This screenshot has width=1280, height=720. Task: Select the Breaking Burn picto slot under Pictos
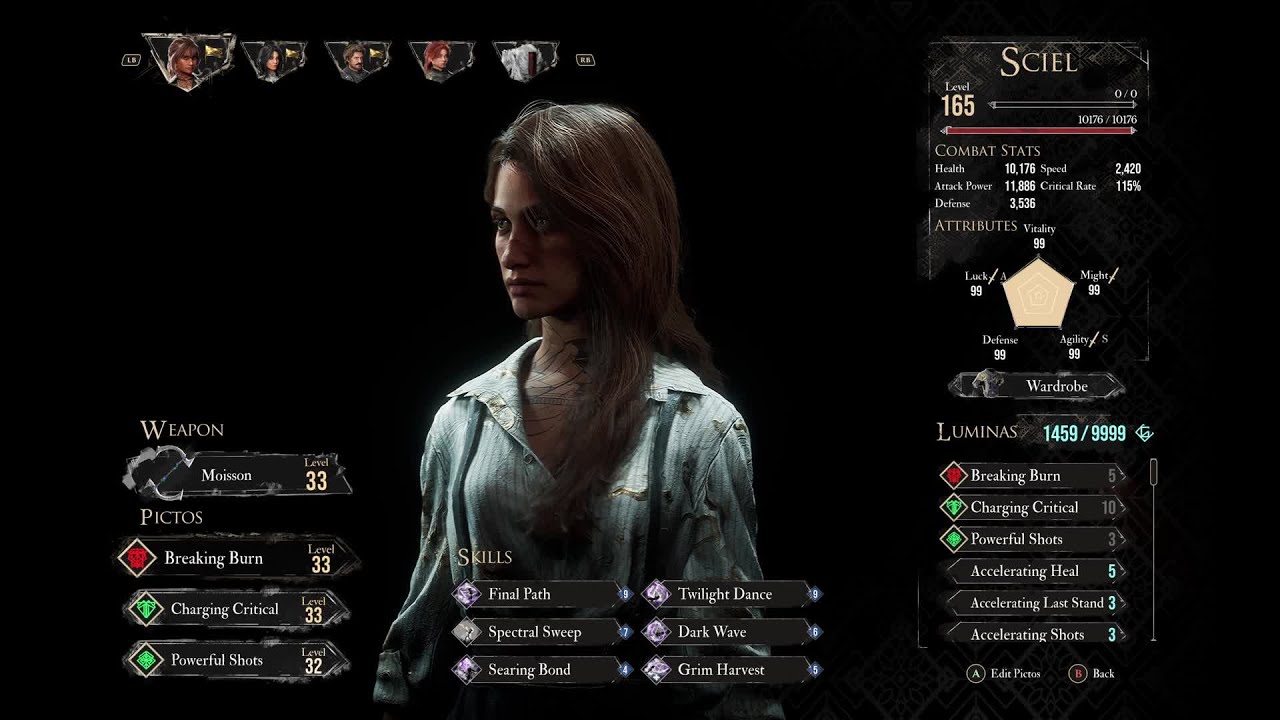click(236, 558)
